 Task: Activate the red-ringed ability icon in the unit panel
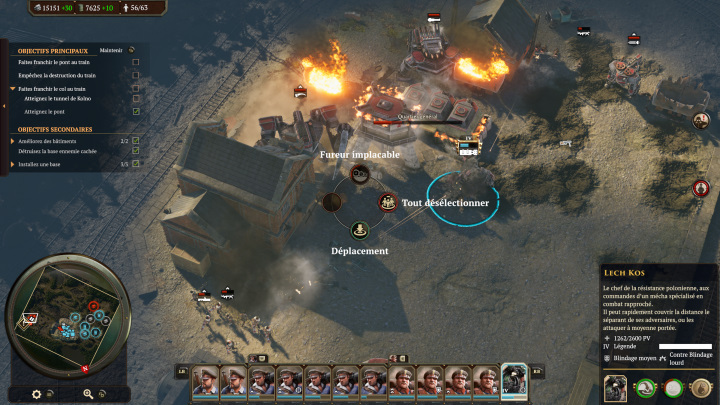tap(674, 387)
